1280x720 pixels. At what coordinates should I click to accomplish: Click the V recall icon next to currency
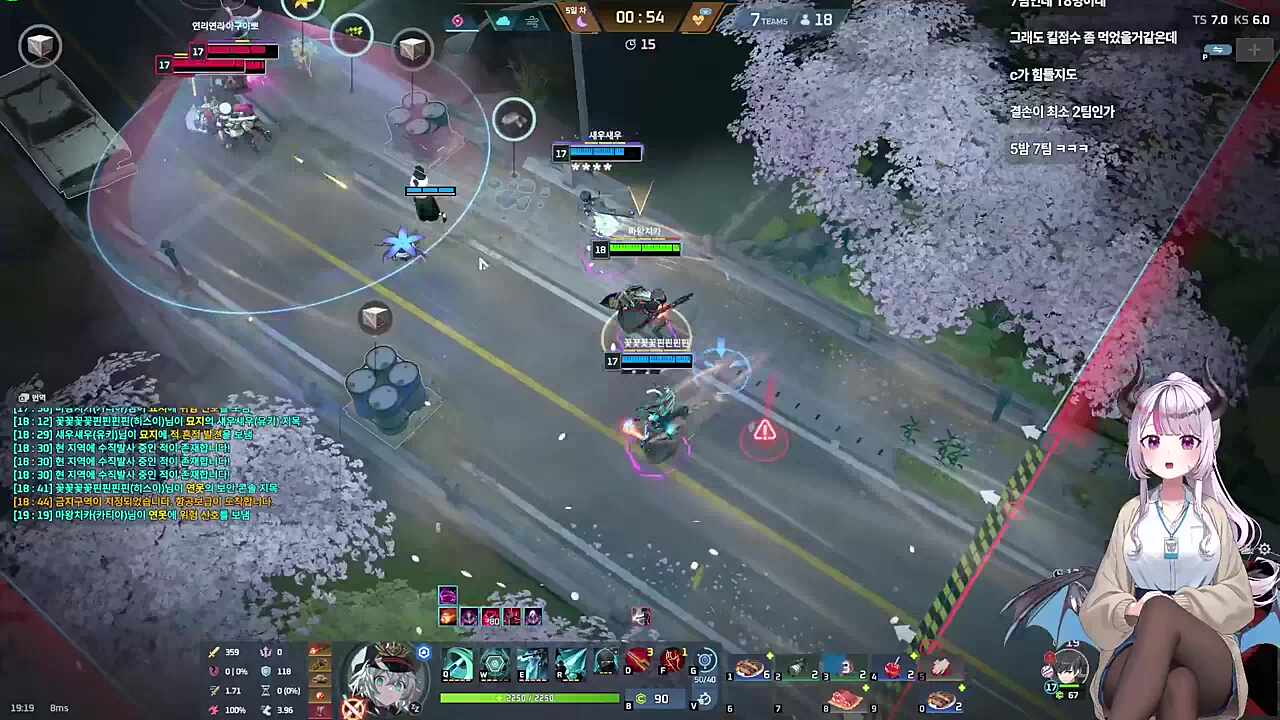[x=705, y=700]
